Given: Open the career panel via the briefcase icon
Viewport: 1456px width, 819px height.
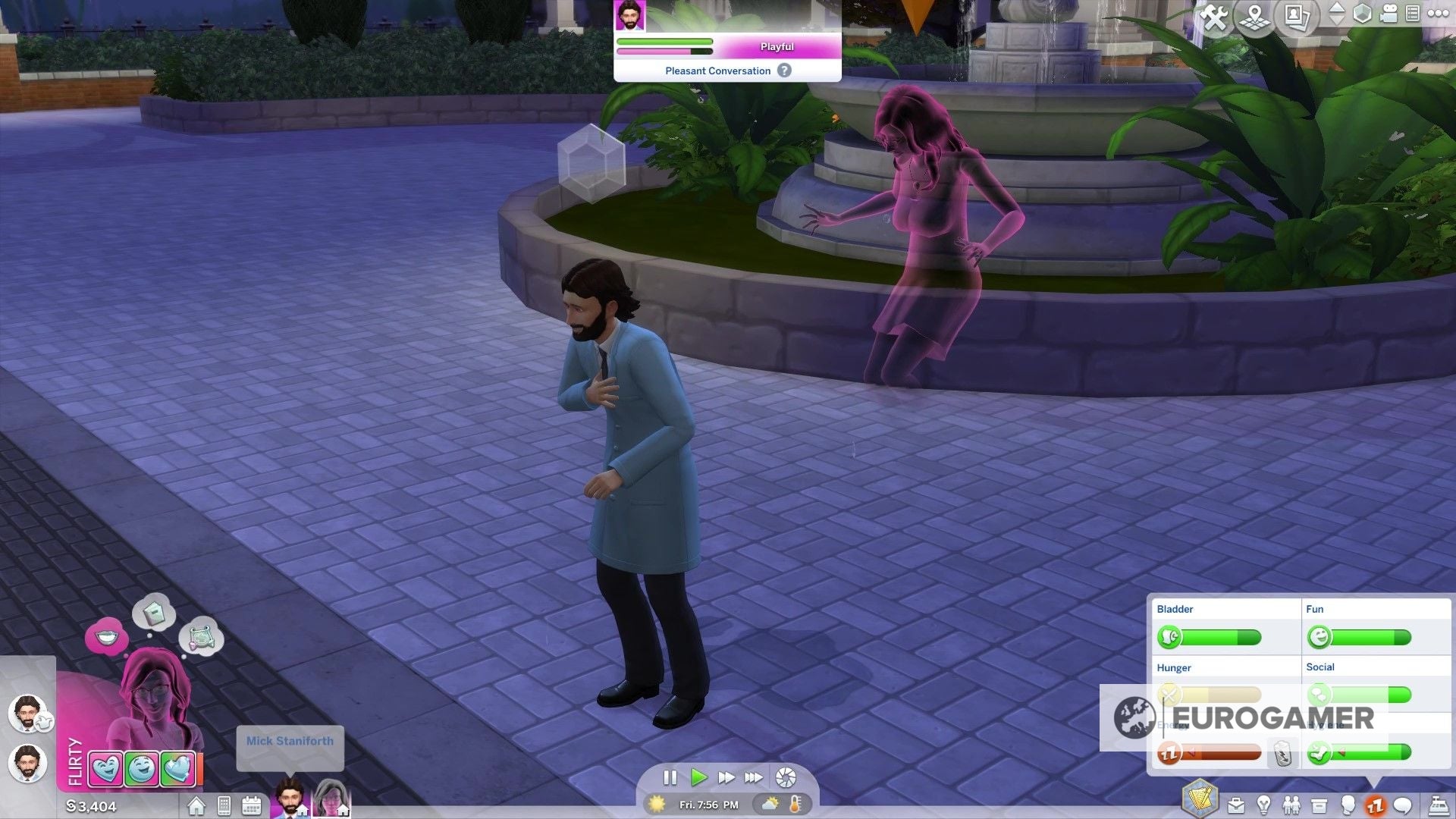Looking at the screenshot, I should 1235,804.
